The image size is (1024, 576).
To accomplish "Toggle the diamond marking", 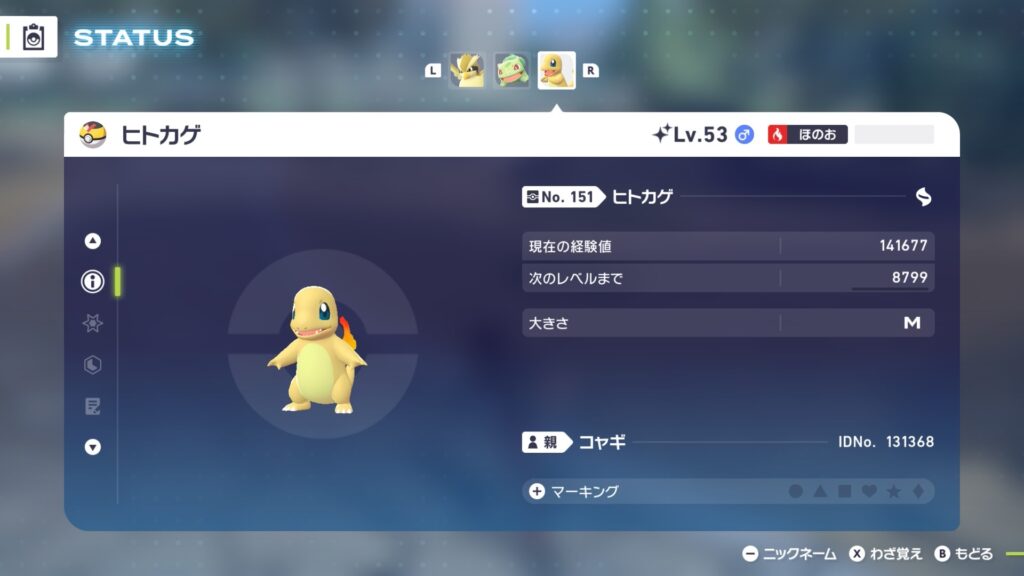I will pyautogui.click(x=917, y=491).
